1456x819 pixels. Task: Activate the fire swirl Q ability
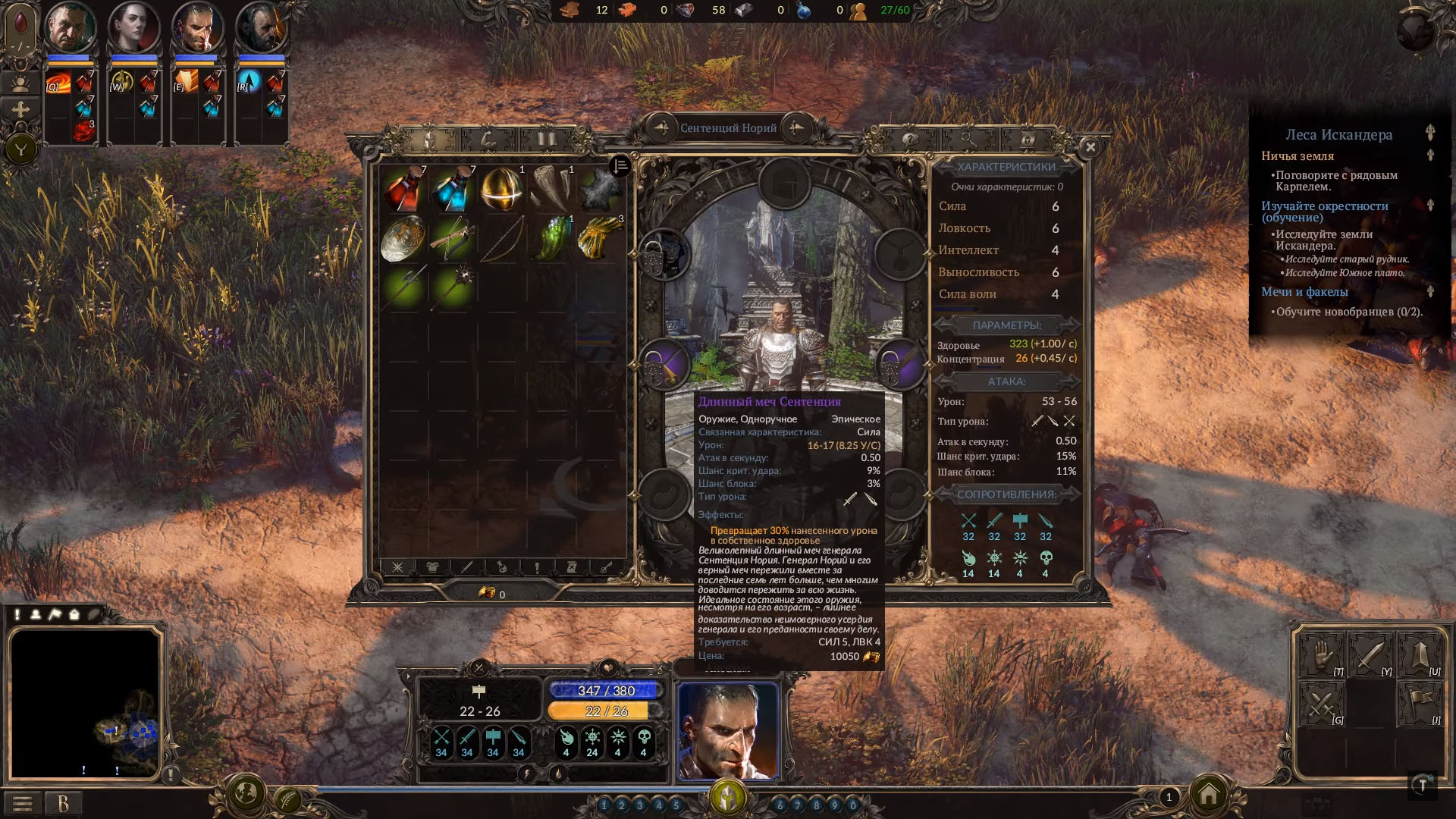(x=58, y=81)
